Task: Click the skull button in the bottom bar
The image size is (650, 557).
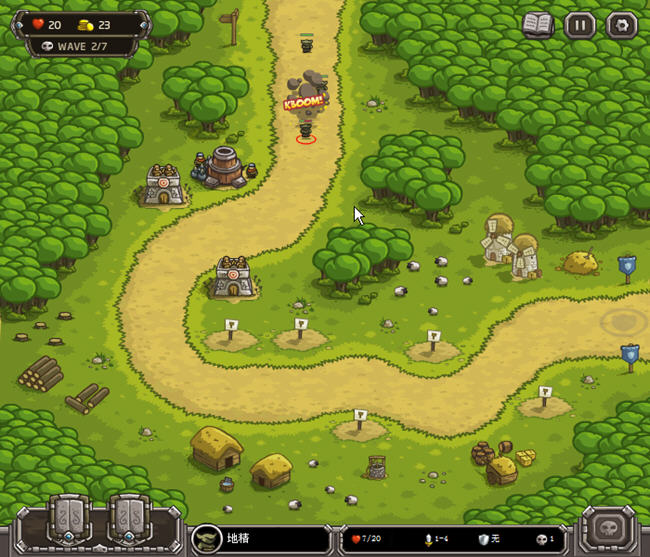Action: (x=607, y=527)
